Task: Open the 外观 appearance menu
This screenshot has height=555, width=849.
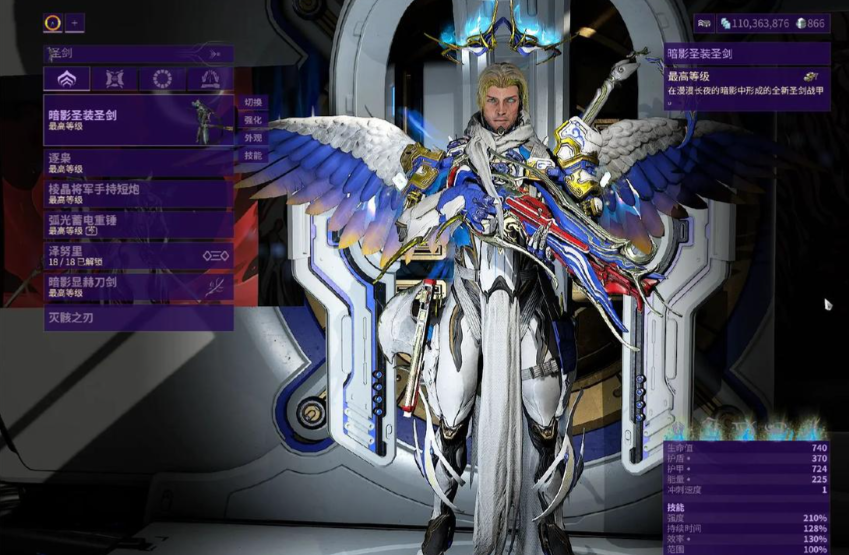Action: (252, 138)
